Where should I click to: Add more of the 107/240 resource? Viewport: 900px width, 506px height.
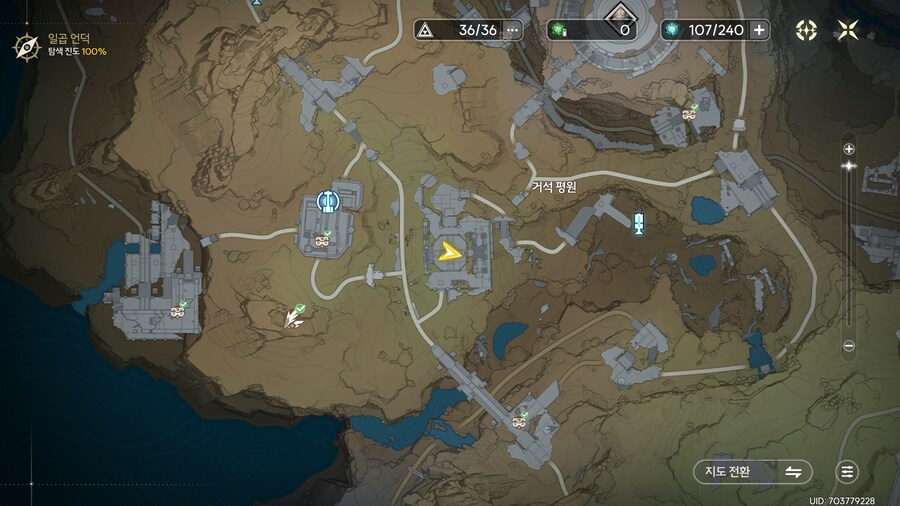point(760,30)
